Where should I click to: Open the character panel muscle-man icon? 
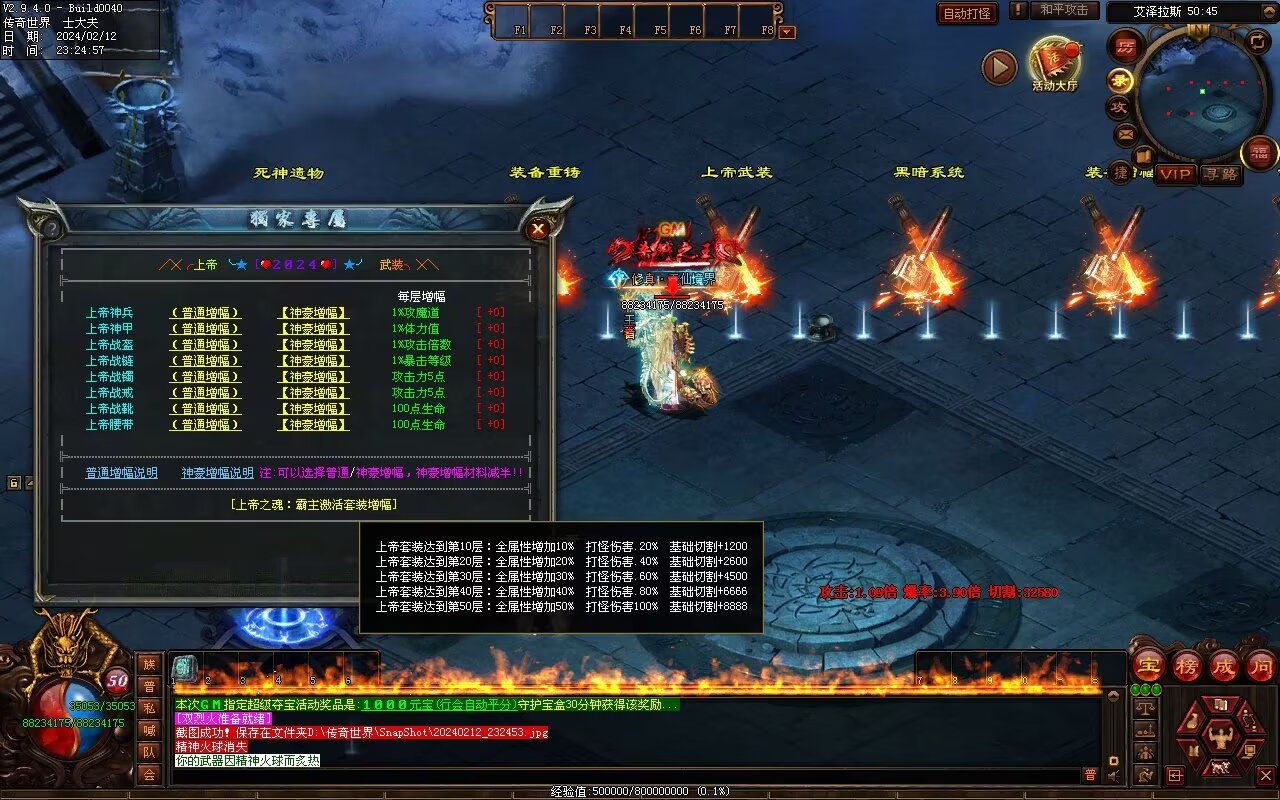point(1220,739)
